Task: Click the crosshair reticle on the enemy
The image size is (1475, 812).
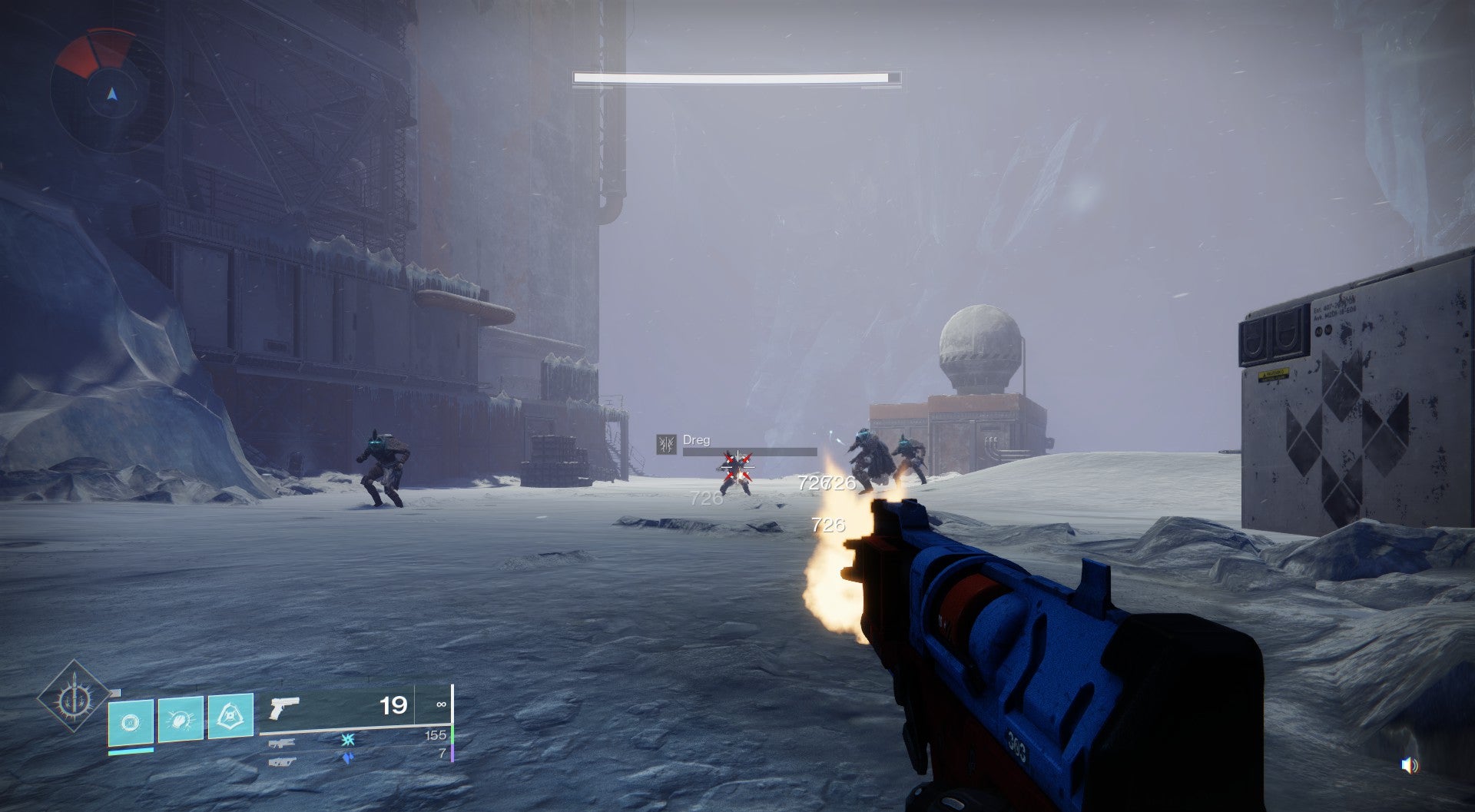Action: [x=737, y=467]
